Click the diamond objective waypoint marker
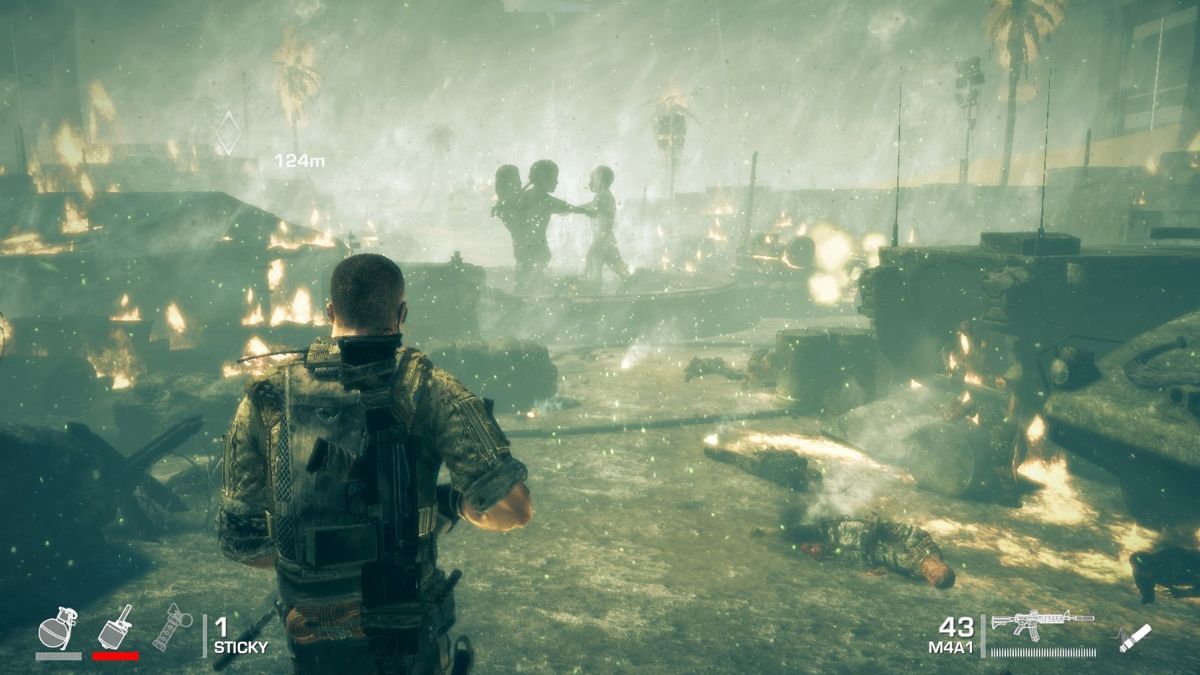 (x=228, y=132)
